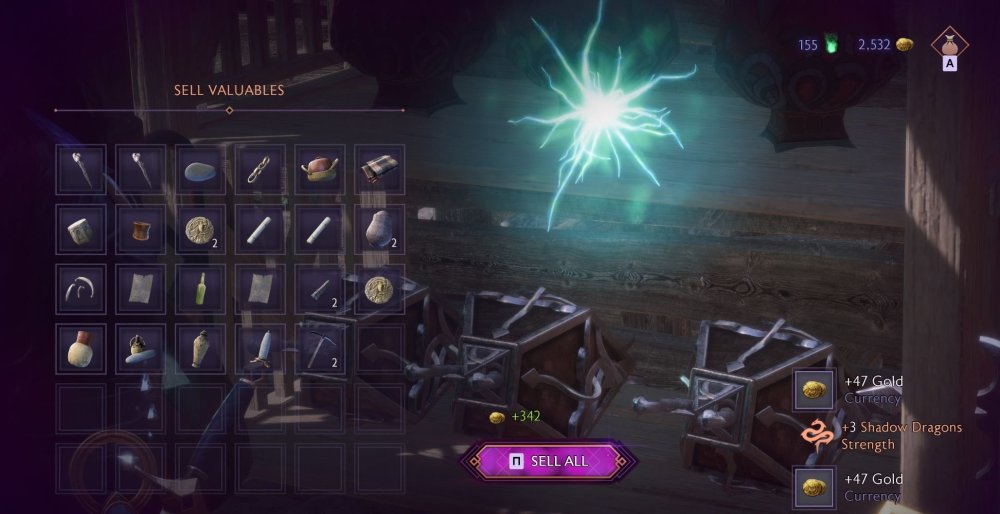Select the folded plaid cloth item
The width and height of the screenshot is (1000, 514).
tap(380, 170)
